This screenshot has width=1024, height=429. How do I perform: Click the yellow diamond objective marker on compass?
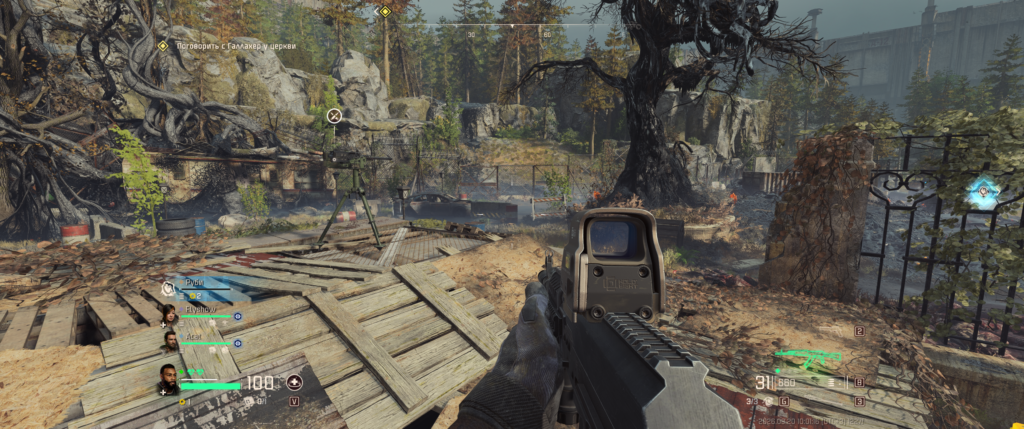tap(385, 11)
